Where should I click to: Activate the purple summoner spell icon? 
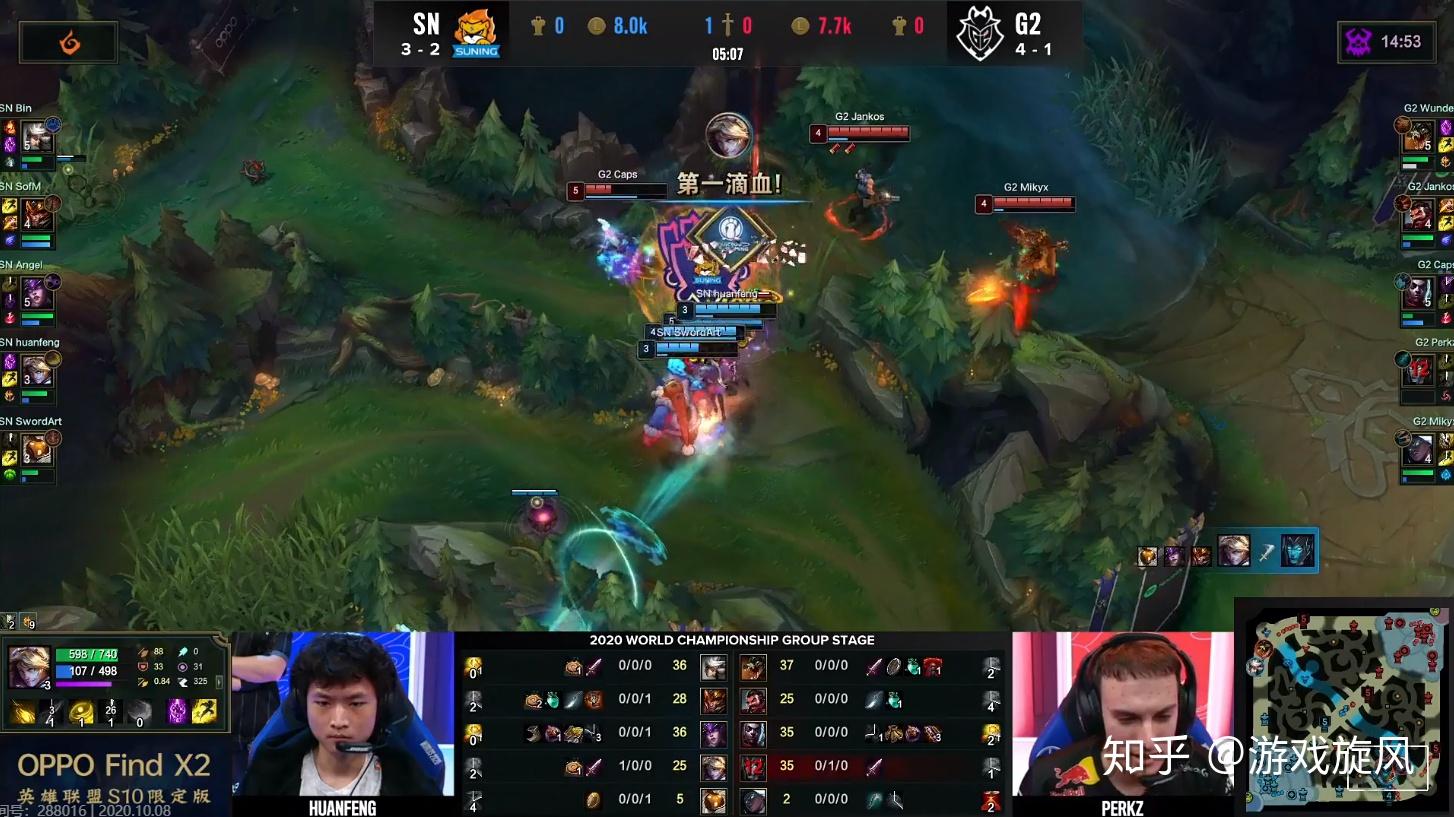coord(177,711)
